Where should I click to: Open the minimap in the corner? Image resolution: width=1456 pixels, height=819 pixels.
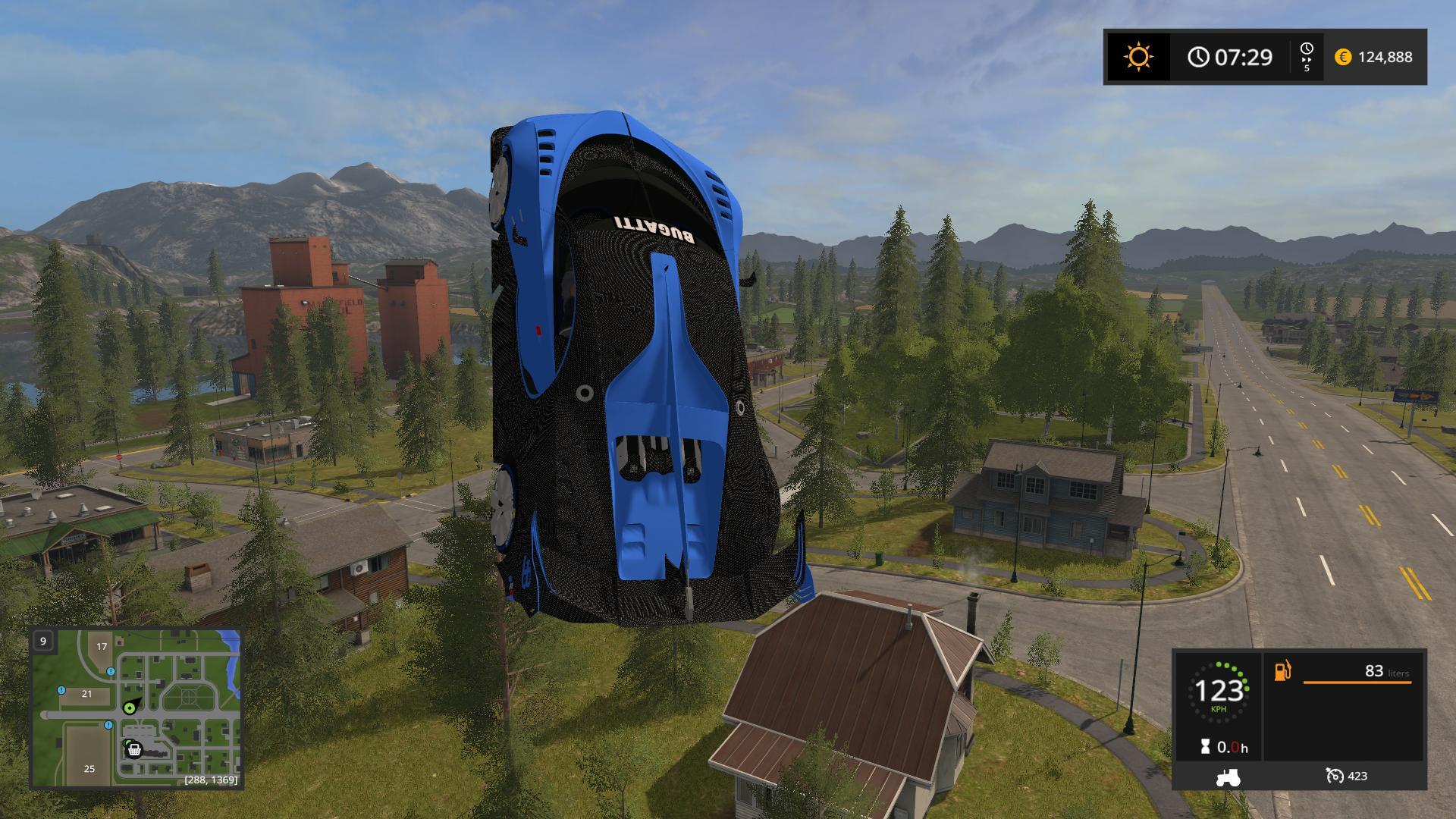(136, 708)
